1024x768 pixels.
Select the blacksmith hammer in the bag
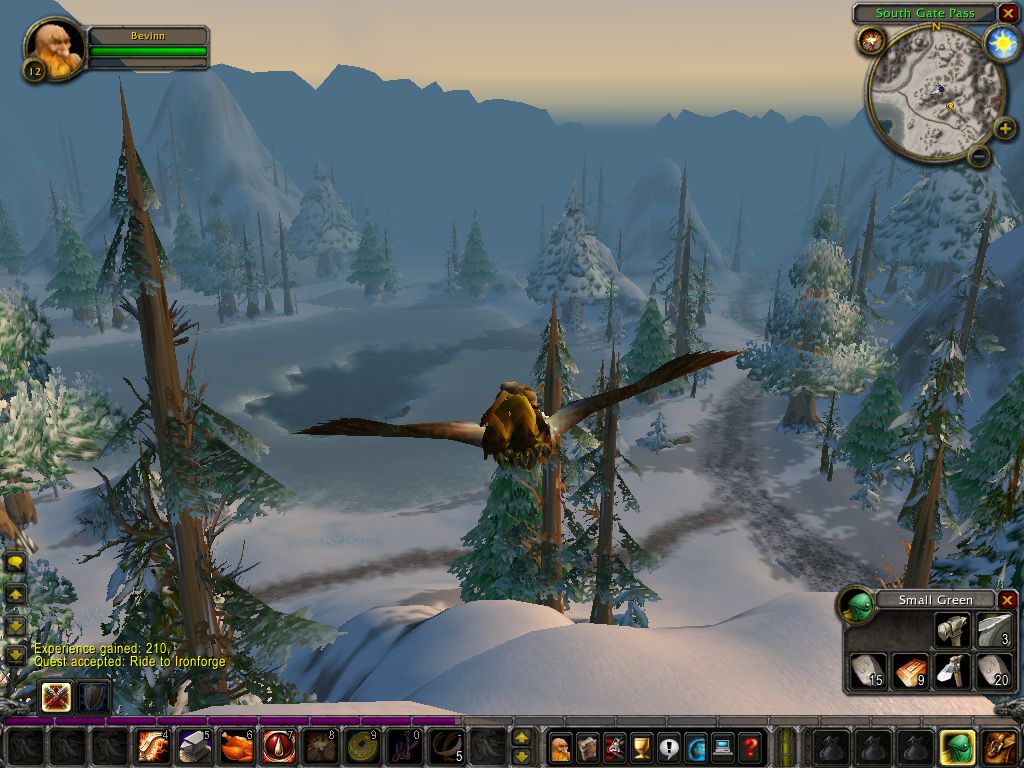pyautogui.click(x=951, y=630)
